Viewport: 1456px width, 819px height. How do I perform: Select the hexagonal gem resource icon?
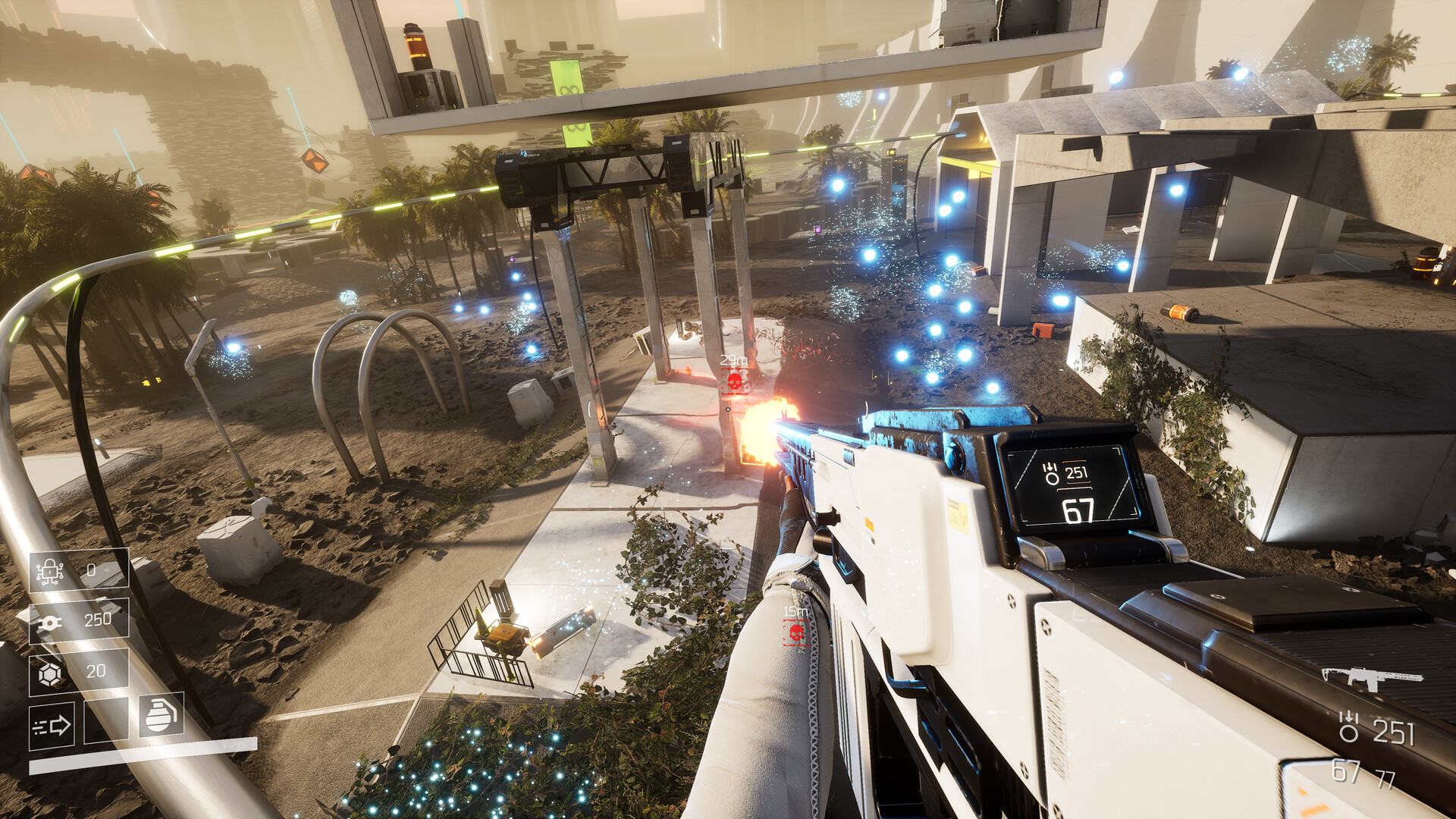tap(50, 673)
